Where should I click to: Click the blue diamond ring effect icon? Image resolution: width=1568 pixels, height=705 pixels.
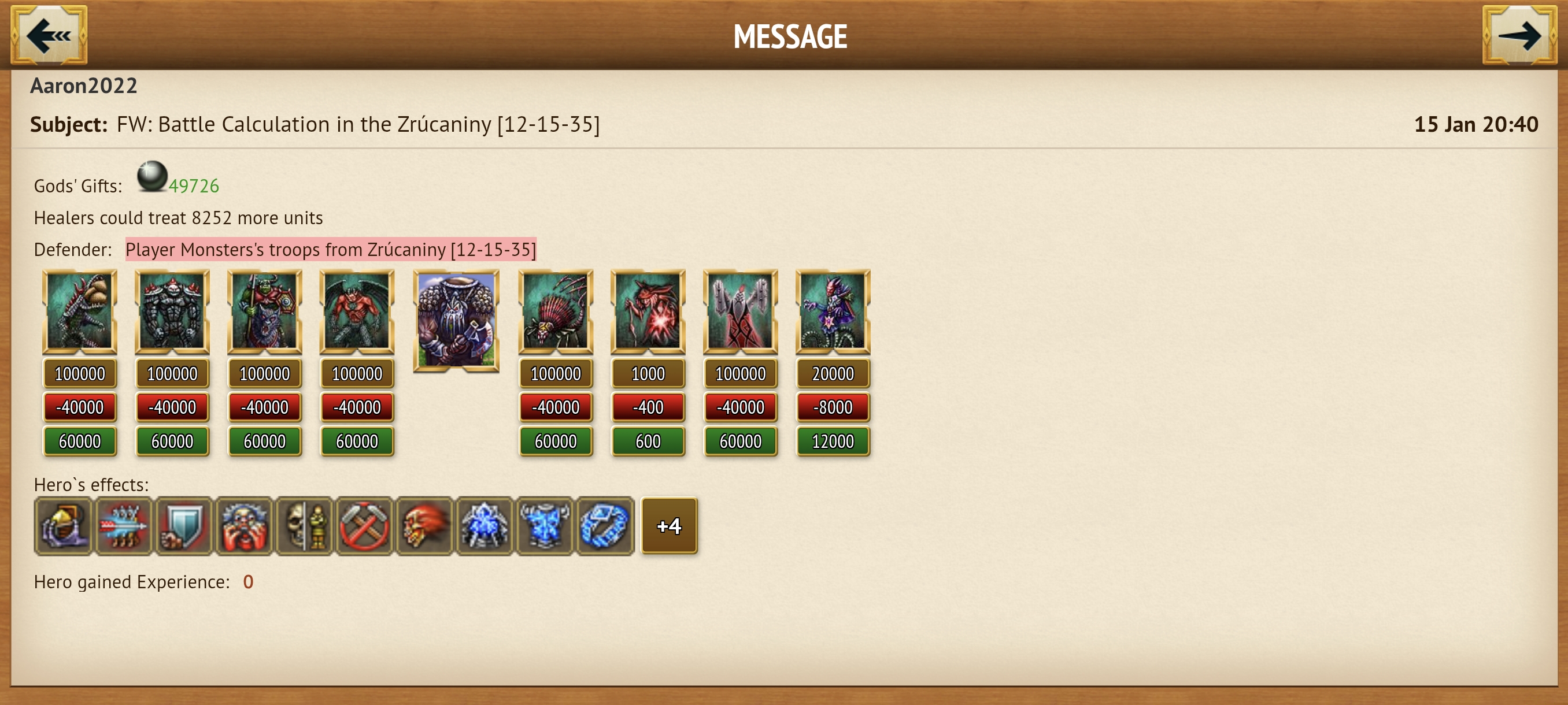606,525
